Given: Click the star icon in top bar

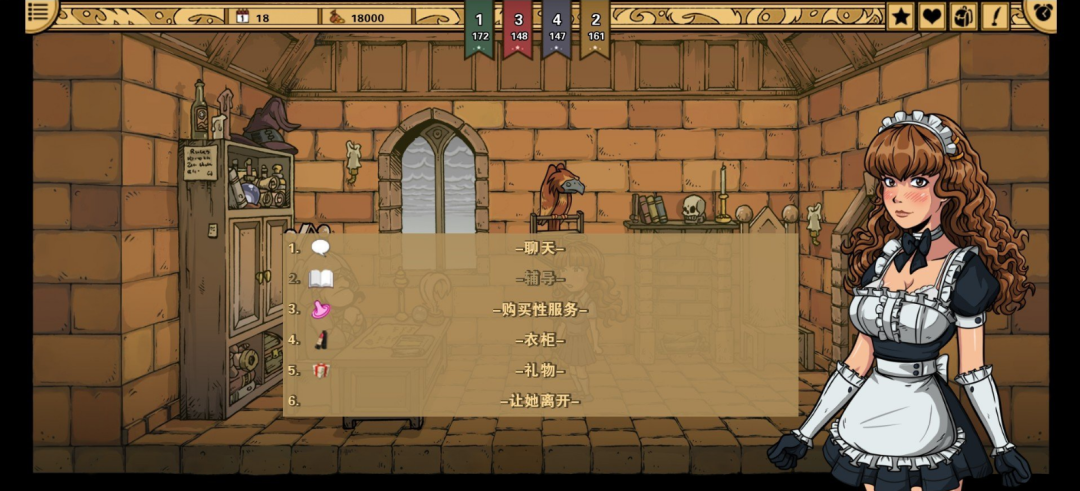Looking at the screenshot, I should click(901, 16).
